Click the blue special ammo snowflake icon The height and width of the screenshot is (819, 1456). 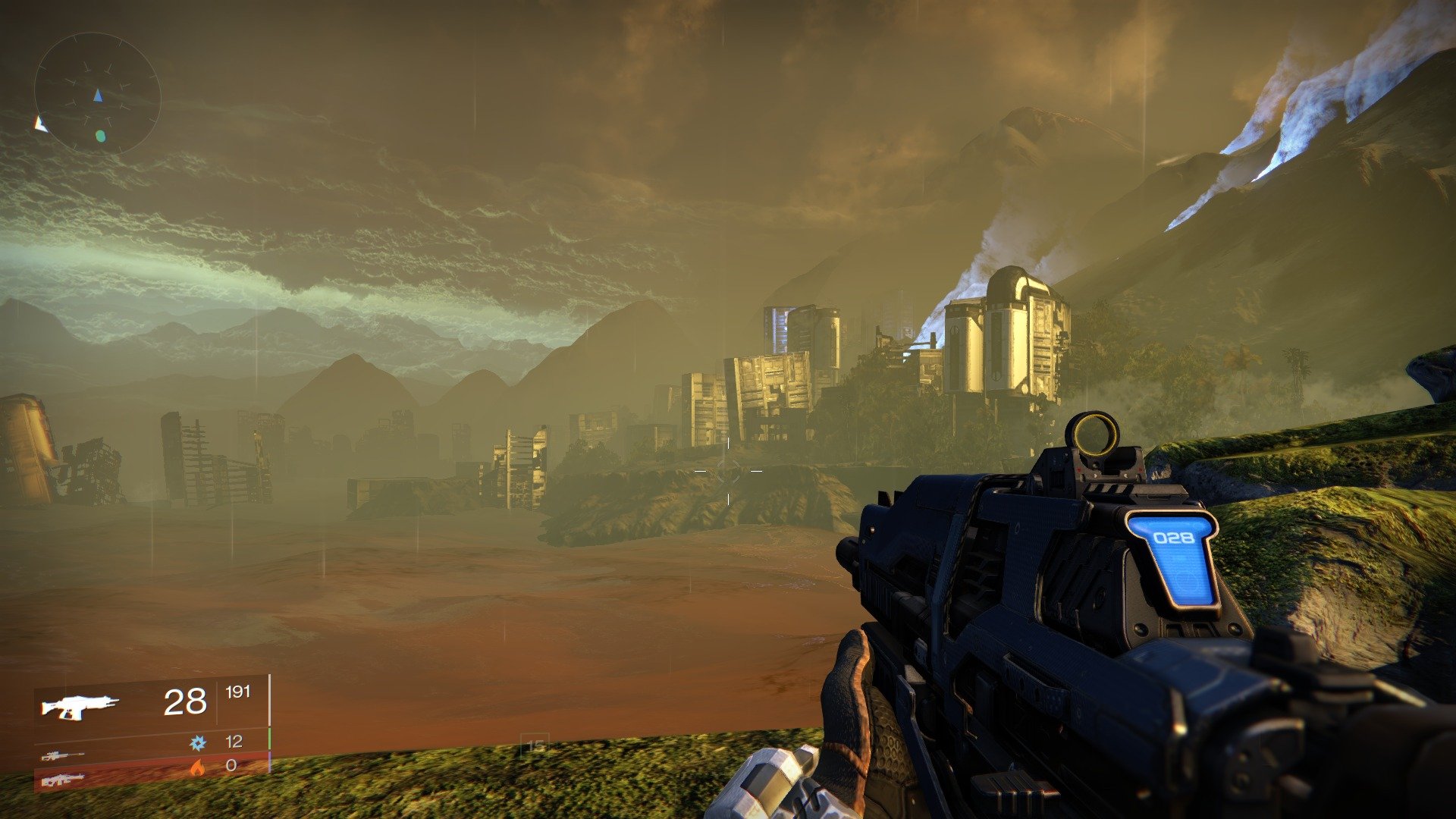point(198,742)
